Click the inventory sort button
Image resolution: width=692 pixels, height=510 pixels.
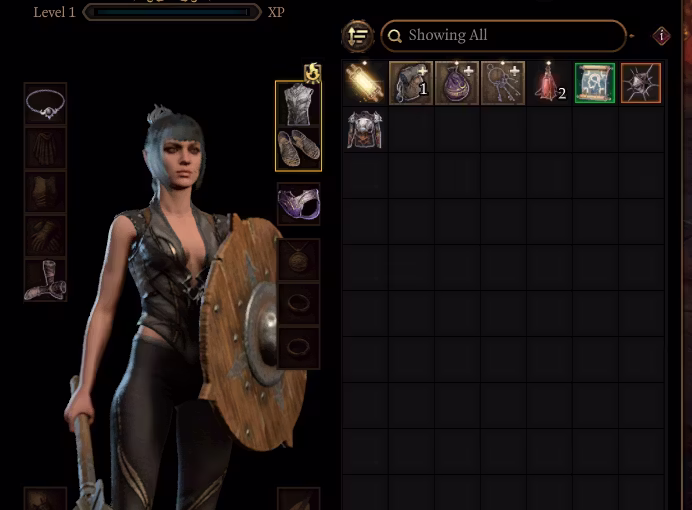pyautogui.click(x=358, y=36)
